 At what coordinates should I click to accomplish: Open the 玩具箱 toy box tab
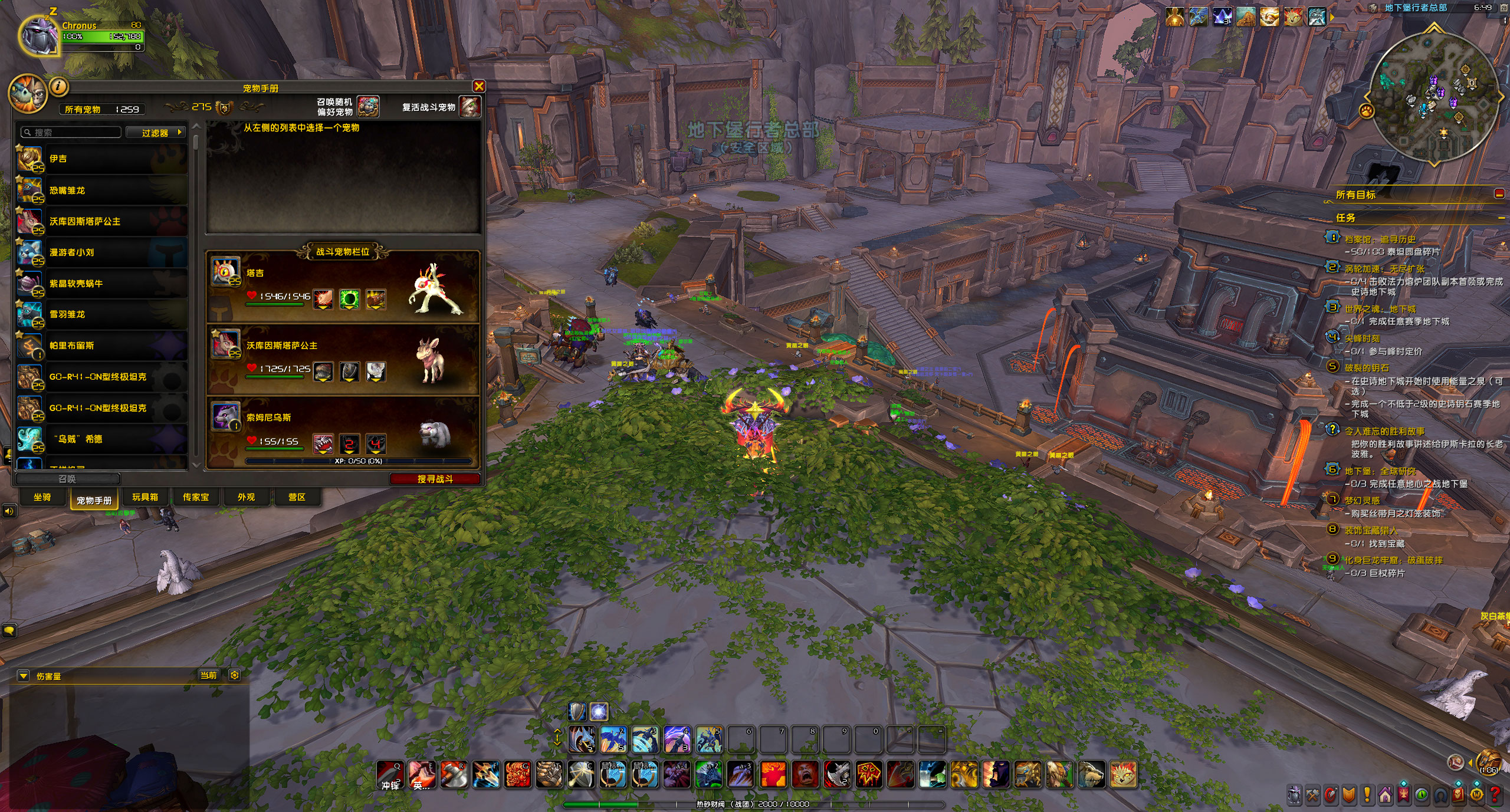145,497
